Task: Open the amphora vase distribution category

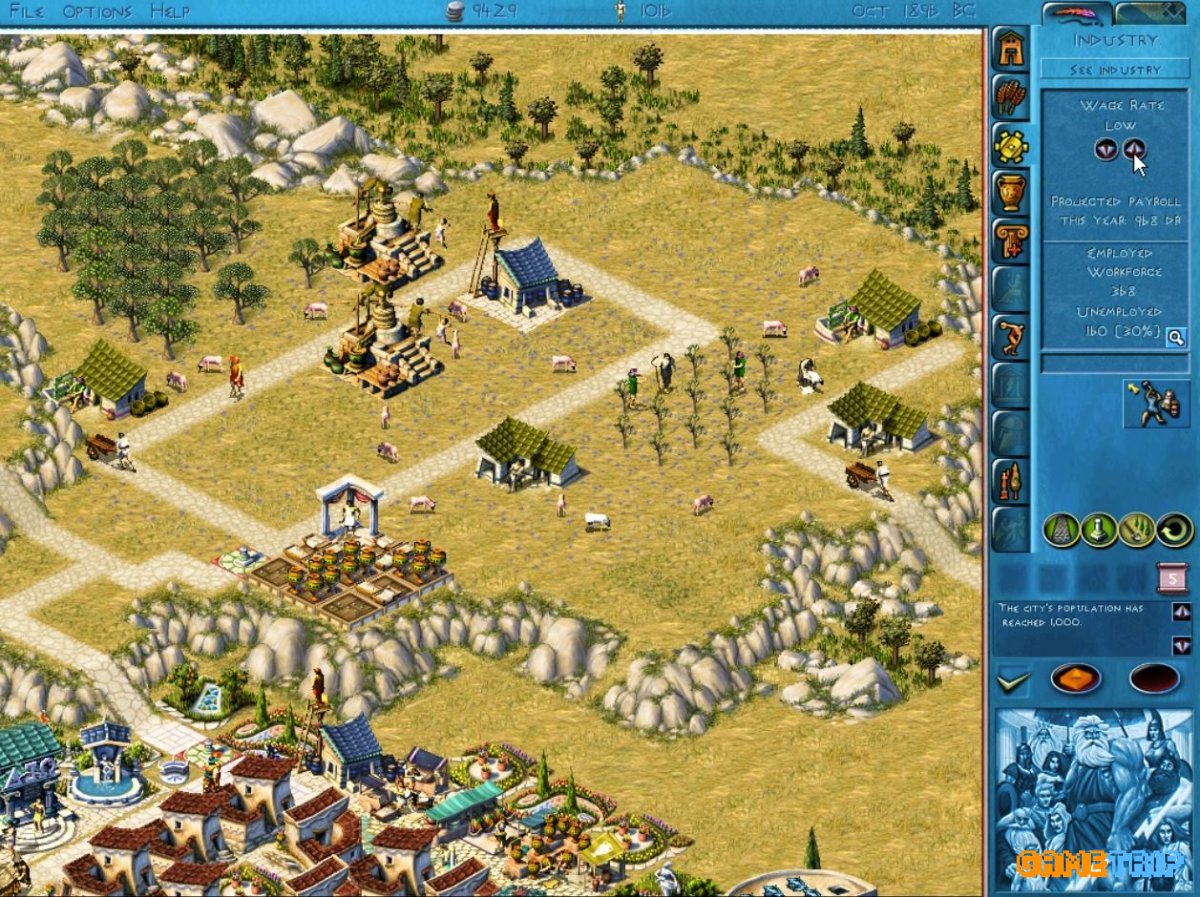Action: [1011, 193]
